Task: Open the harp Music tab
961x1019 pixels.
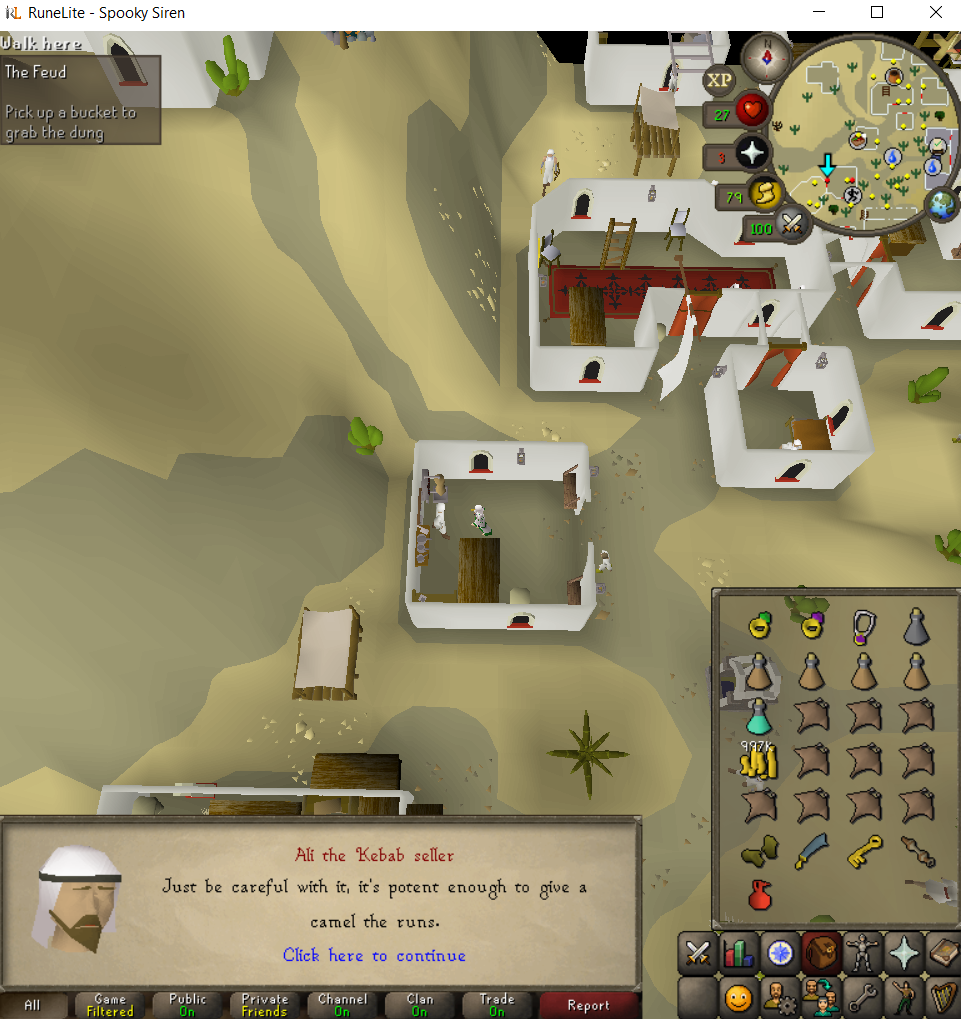Action: (x=942, y=997)
